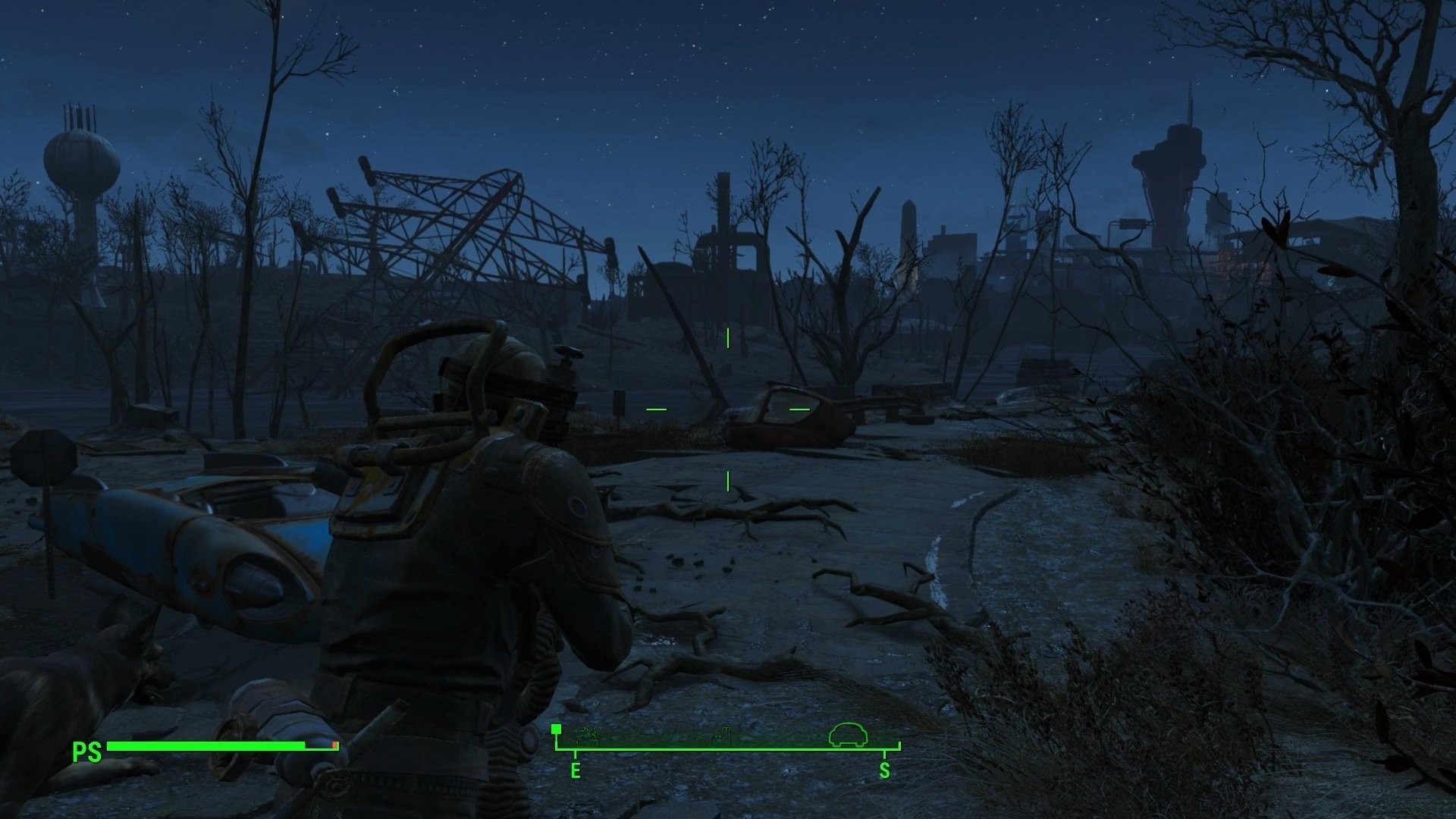Select the factory location icon on the compass
This screenshot has width=1456, height=819.
click(720, 736)
